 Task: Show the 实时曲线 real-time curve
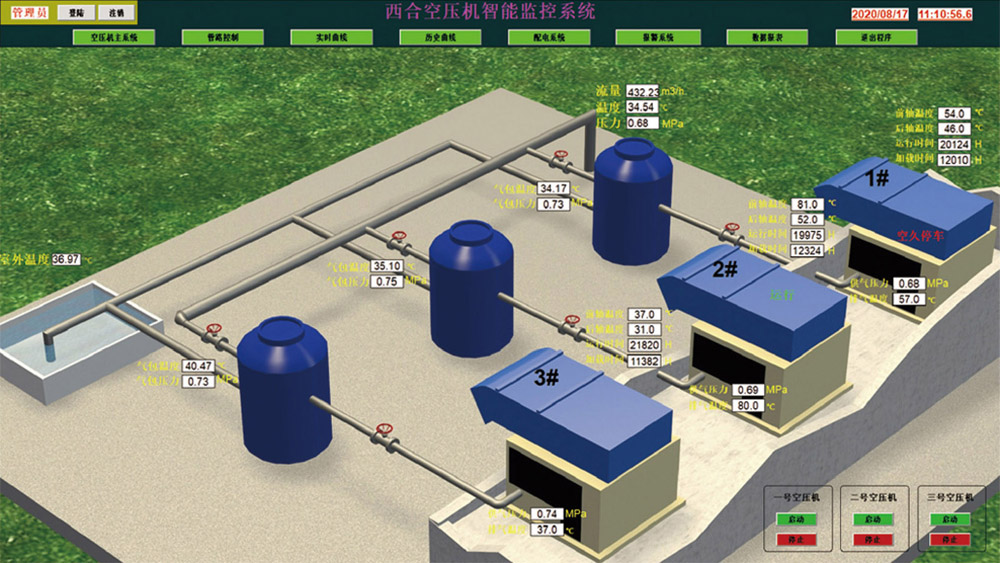point(331,37)
